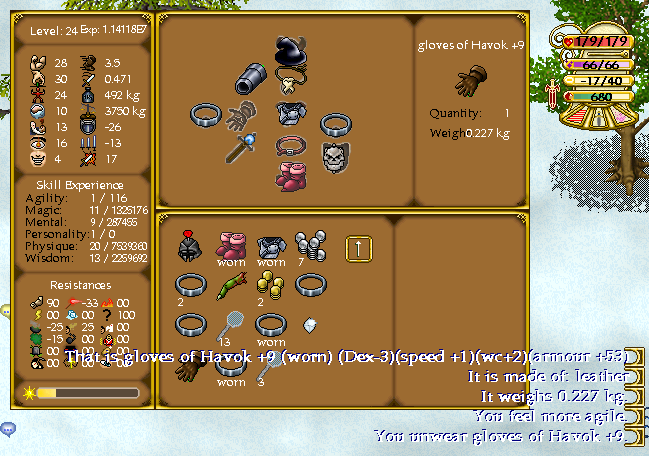Choose the equipped skull shield
The height and width of the screenshot is (456, 649).
334,155
